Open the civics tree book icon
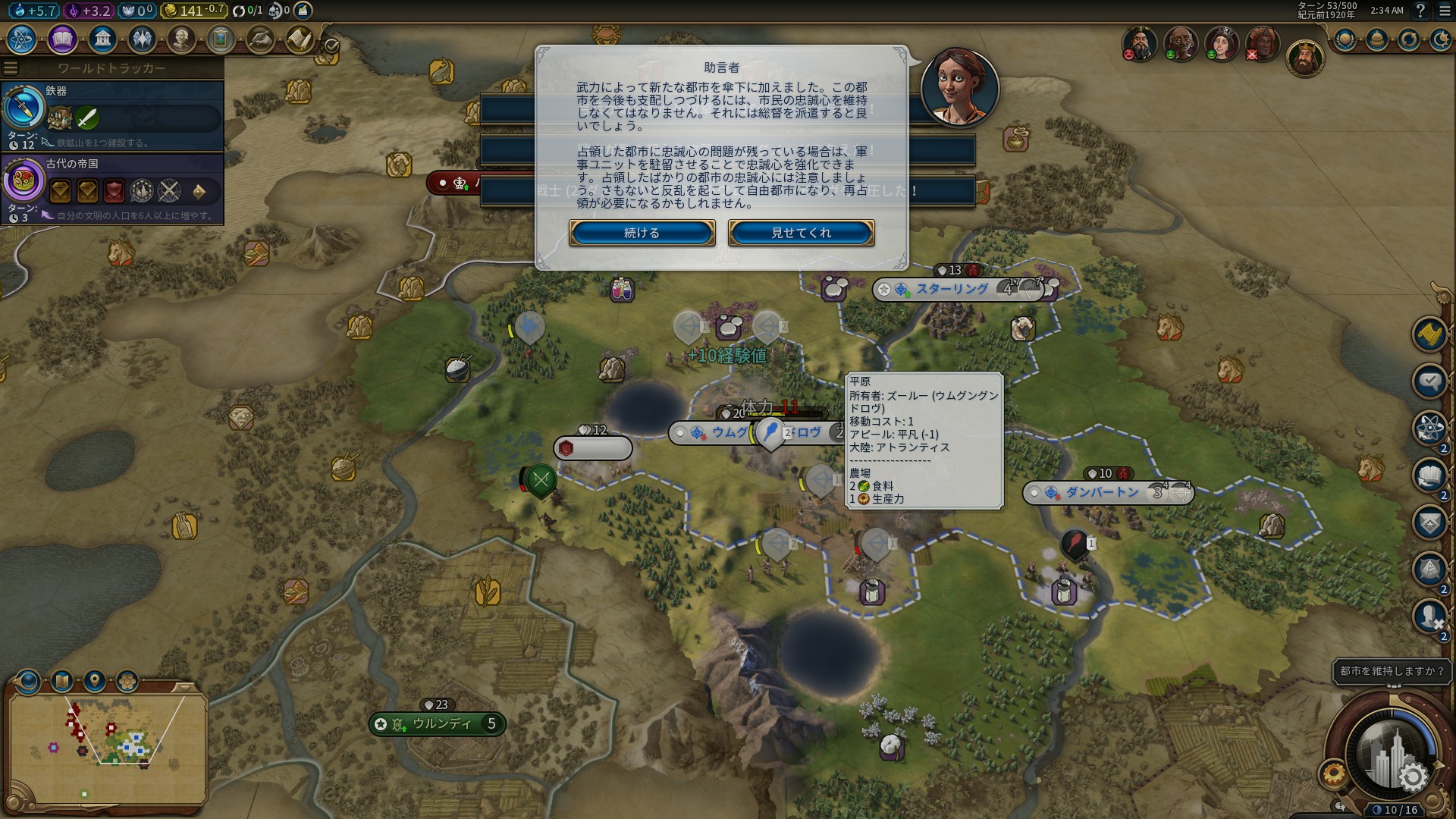1456x819 pixels. [x=62, y=39]
